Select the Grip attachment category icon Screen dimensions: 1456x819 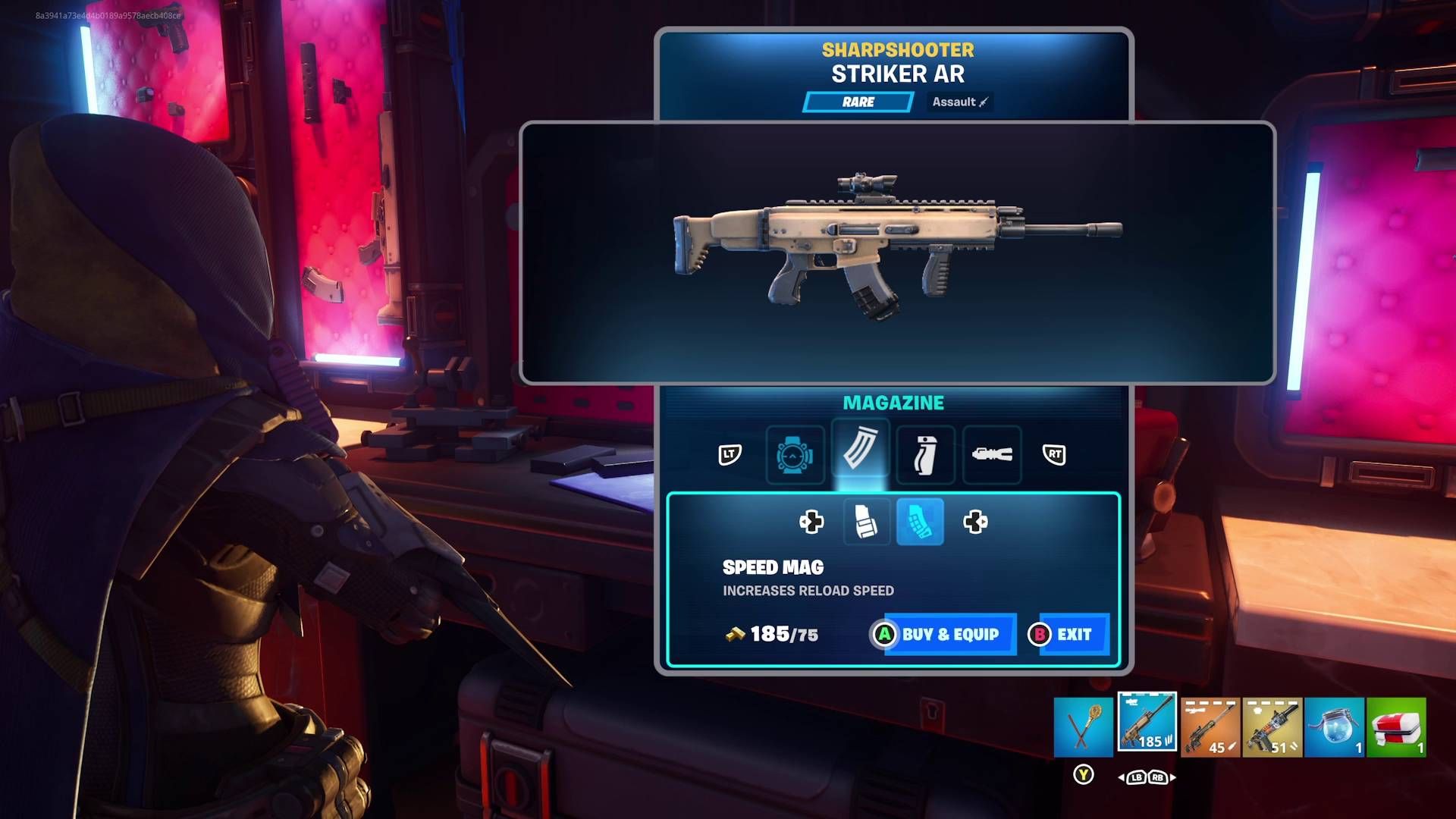926,455
